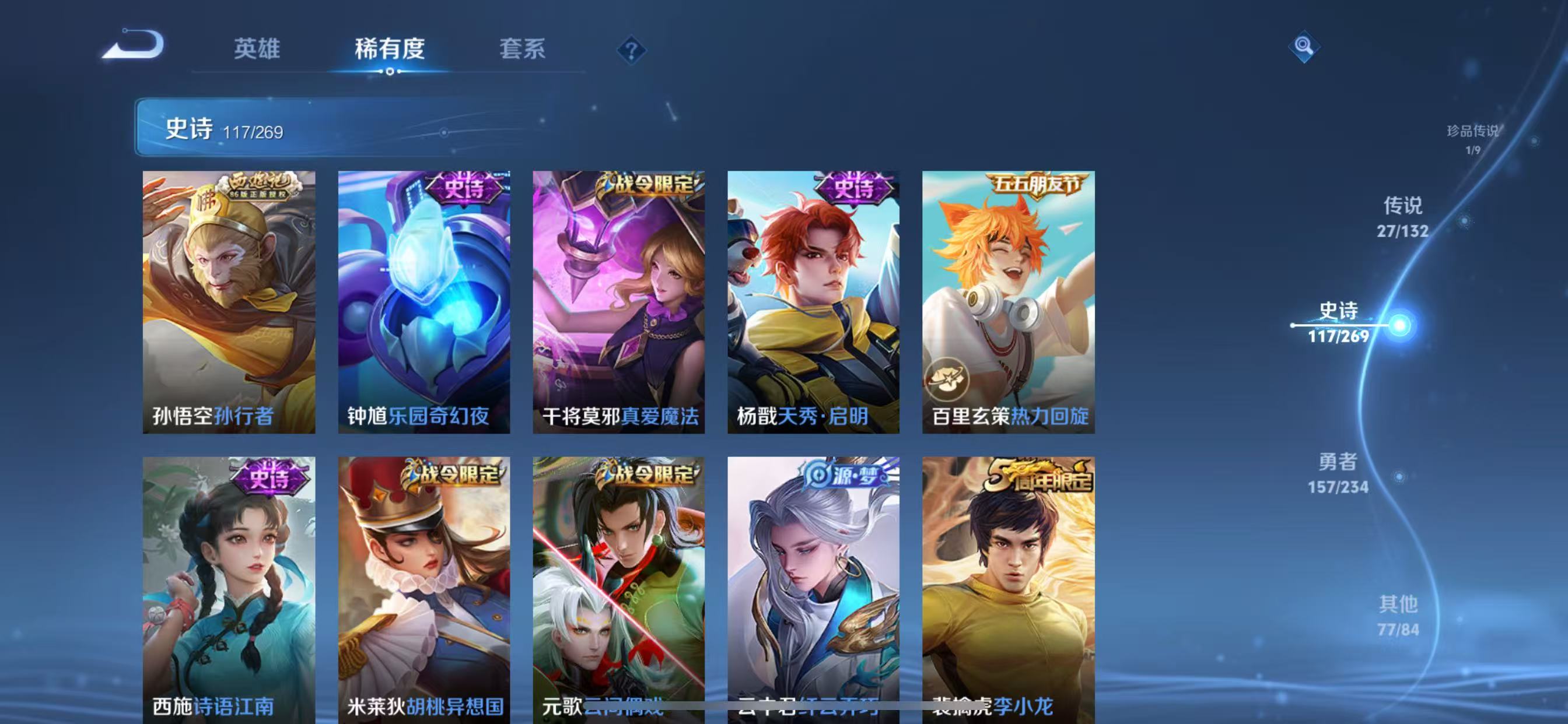Select the 稀有度 tab
The height and width of the screenshot is (724, 1568).
coord(390,51)
